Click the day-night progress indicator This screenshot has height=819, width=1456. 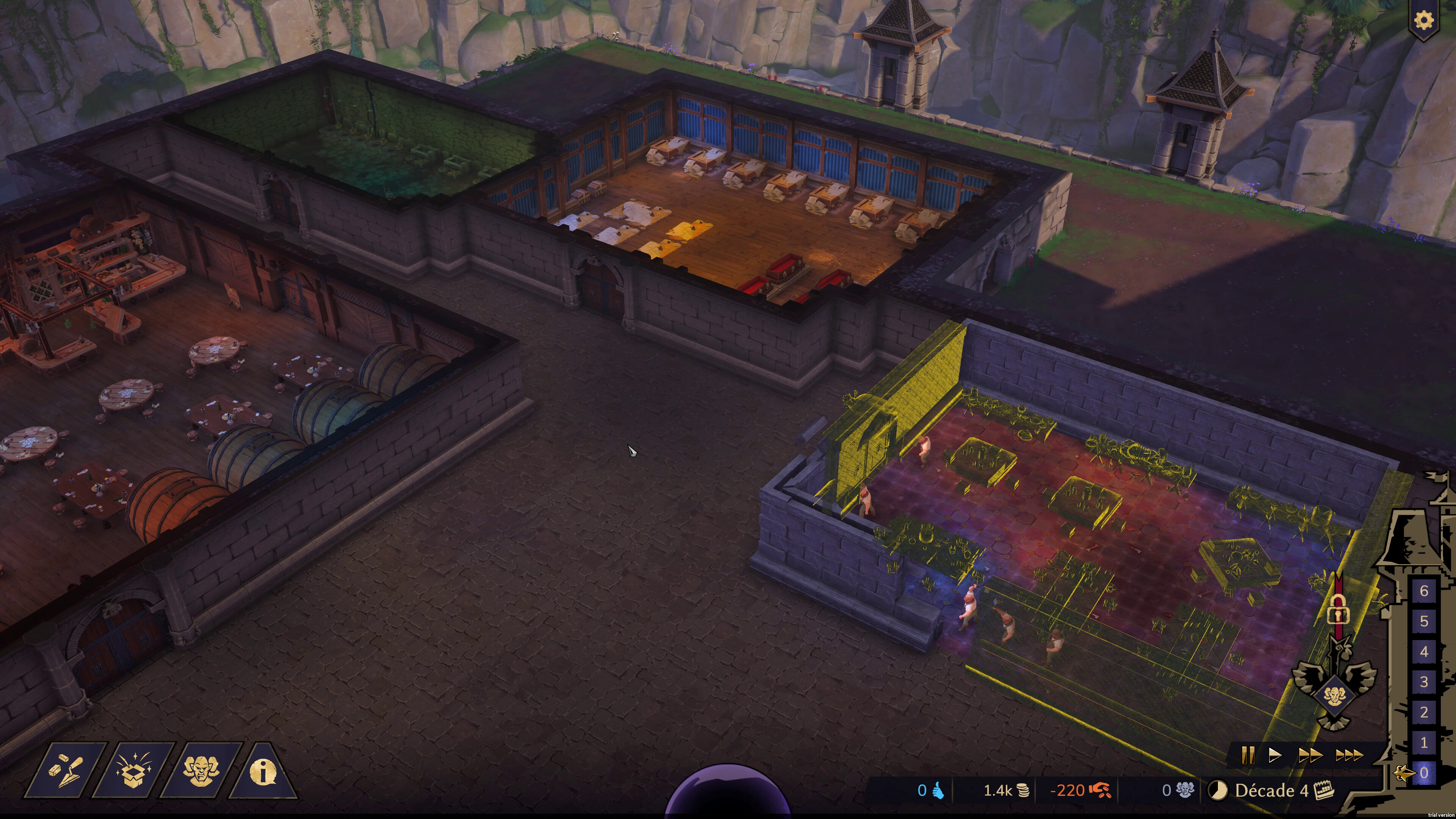tap(1218, 790)
